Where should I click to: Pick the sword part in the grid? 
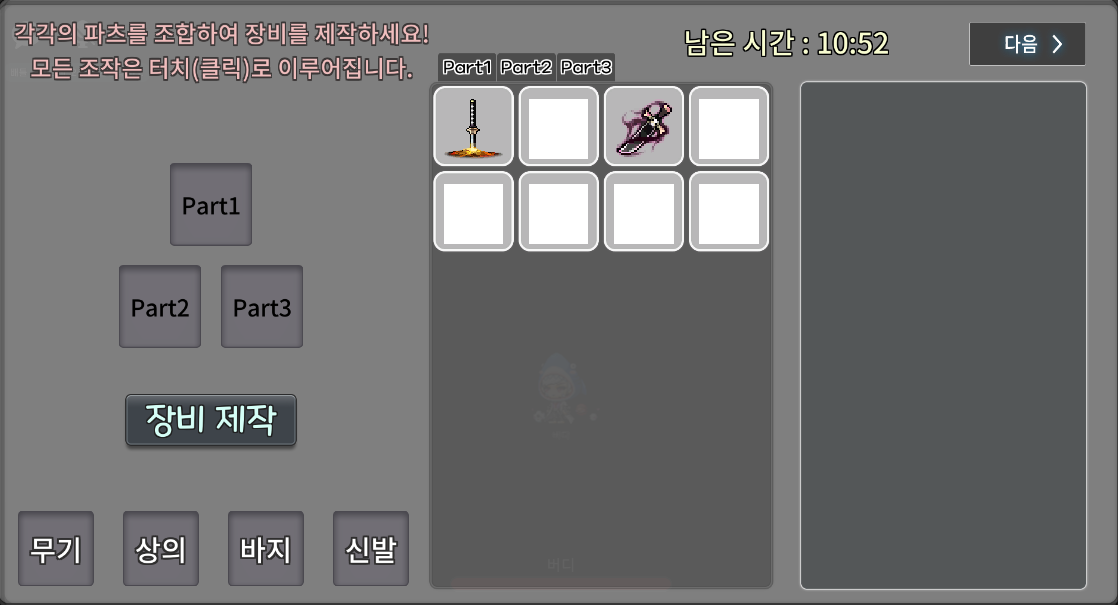474,126
